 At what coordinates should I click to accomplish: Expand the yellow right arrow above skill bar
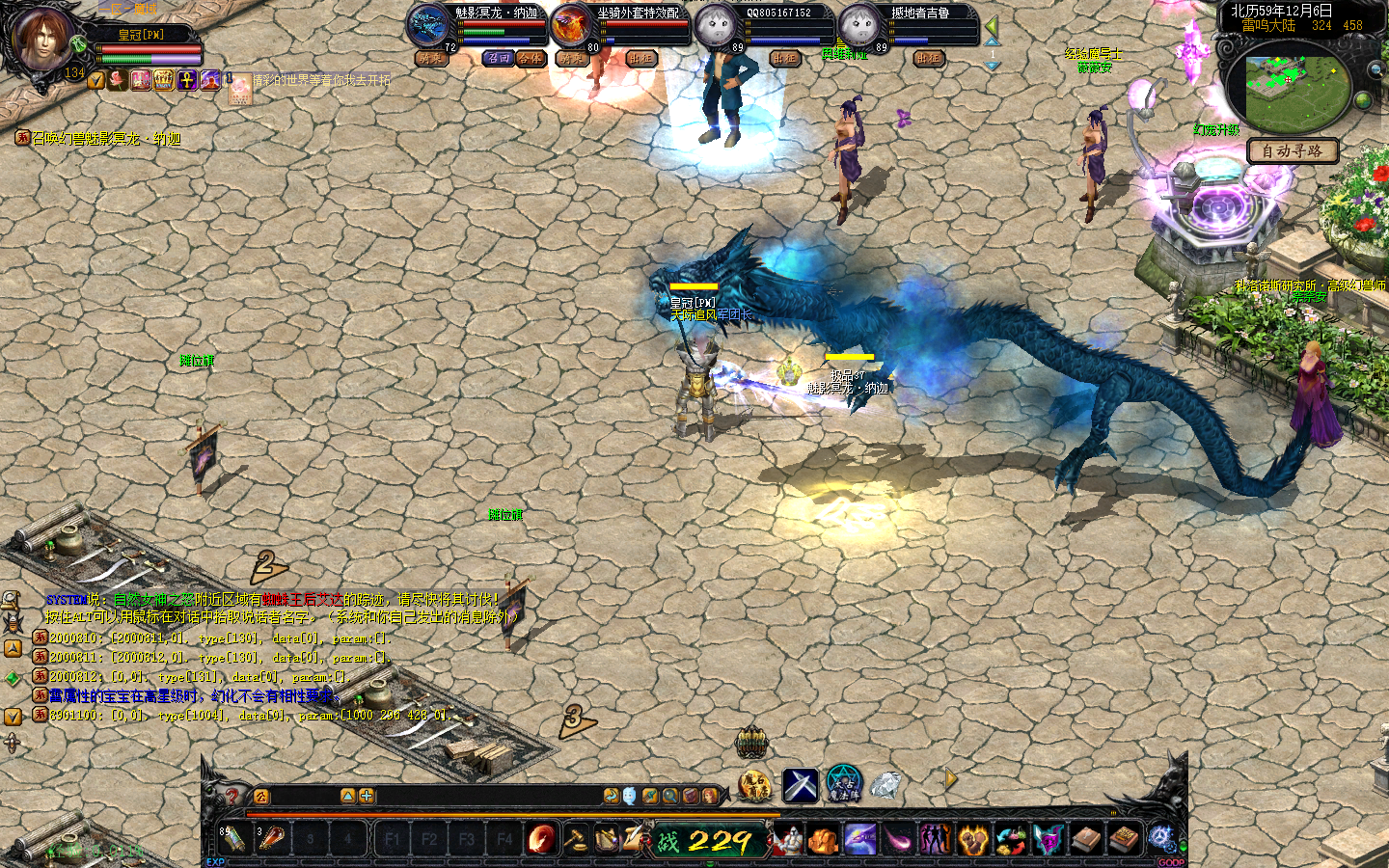pyautogui.click(x=950, y=777)
